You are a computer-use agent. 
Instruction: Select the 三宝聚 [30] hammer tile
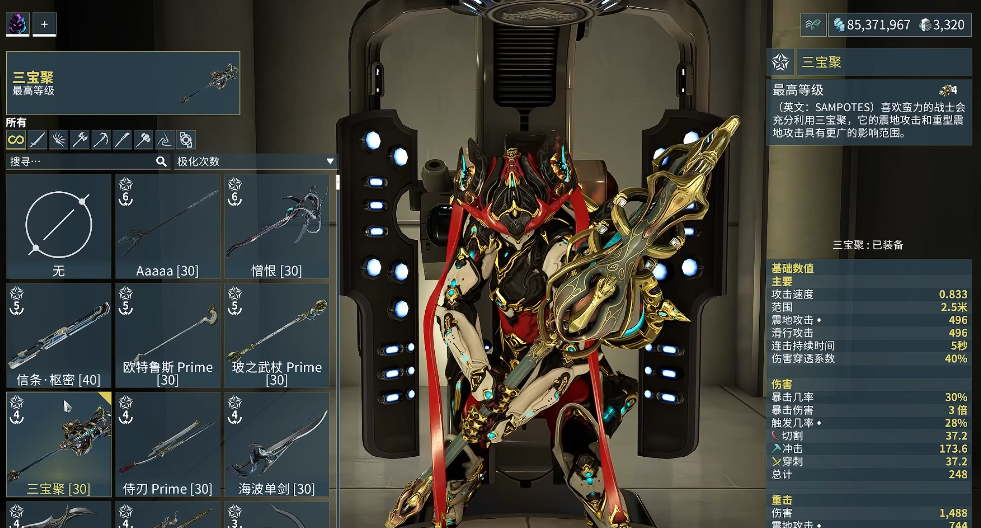click(x=58, y=444)
